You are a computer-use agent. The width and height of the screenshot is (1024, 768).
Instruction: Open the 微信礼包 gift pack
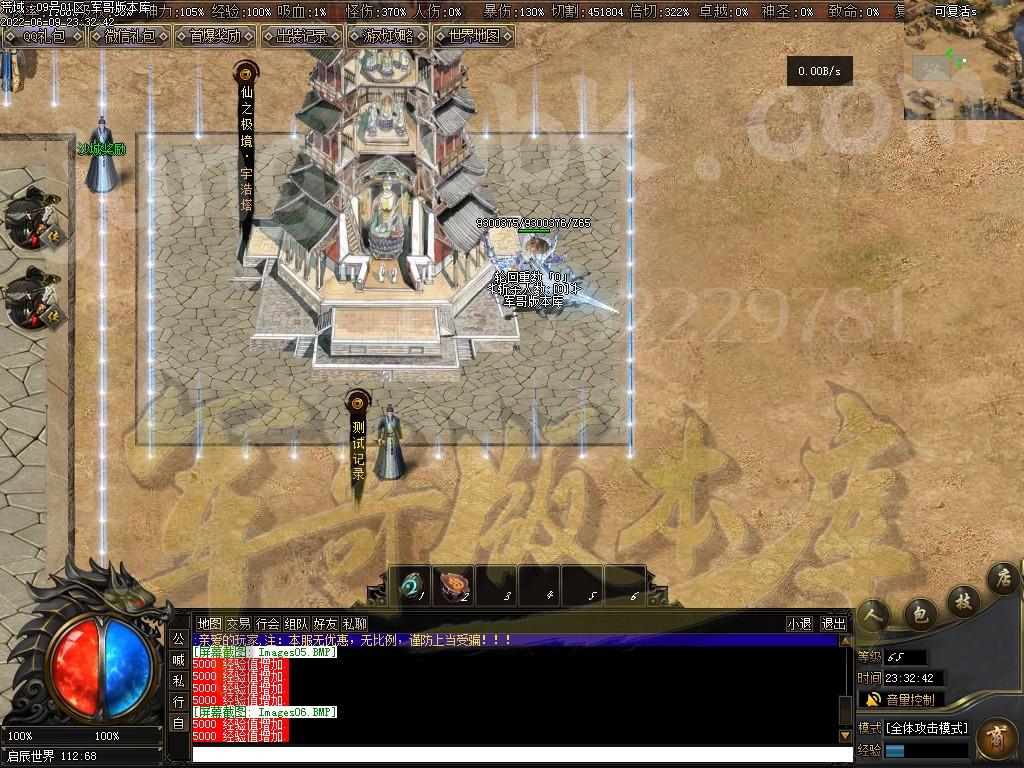point(129,36)
